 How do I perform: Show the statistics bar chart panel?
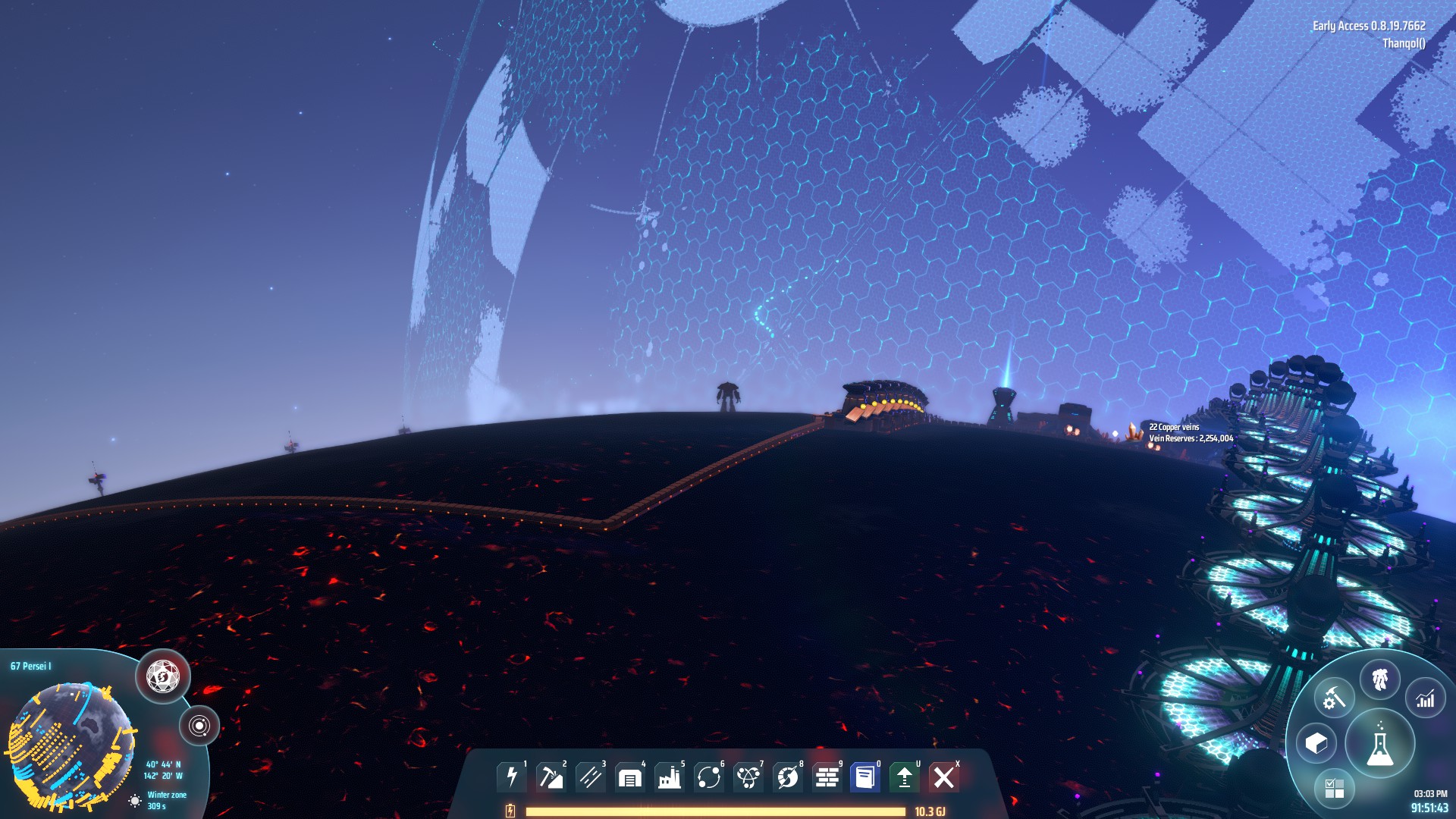[1426, 698]
